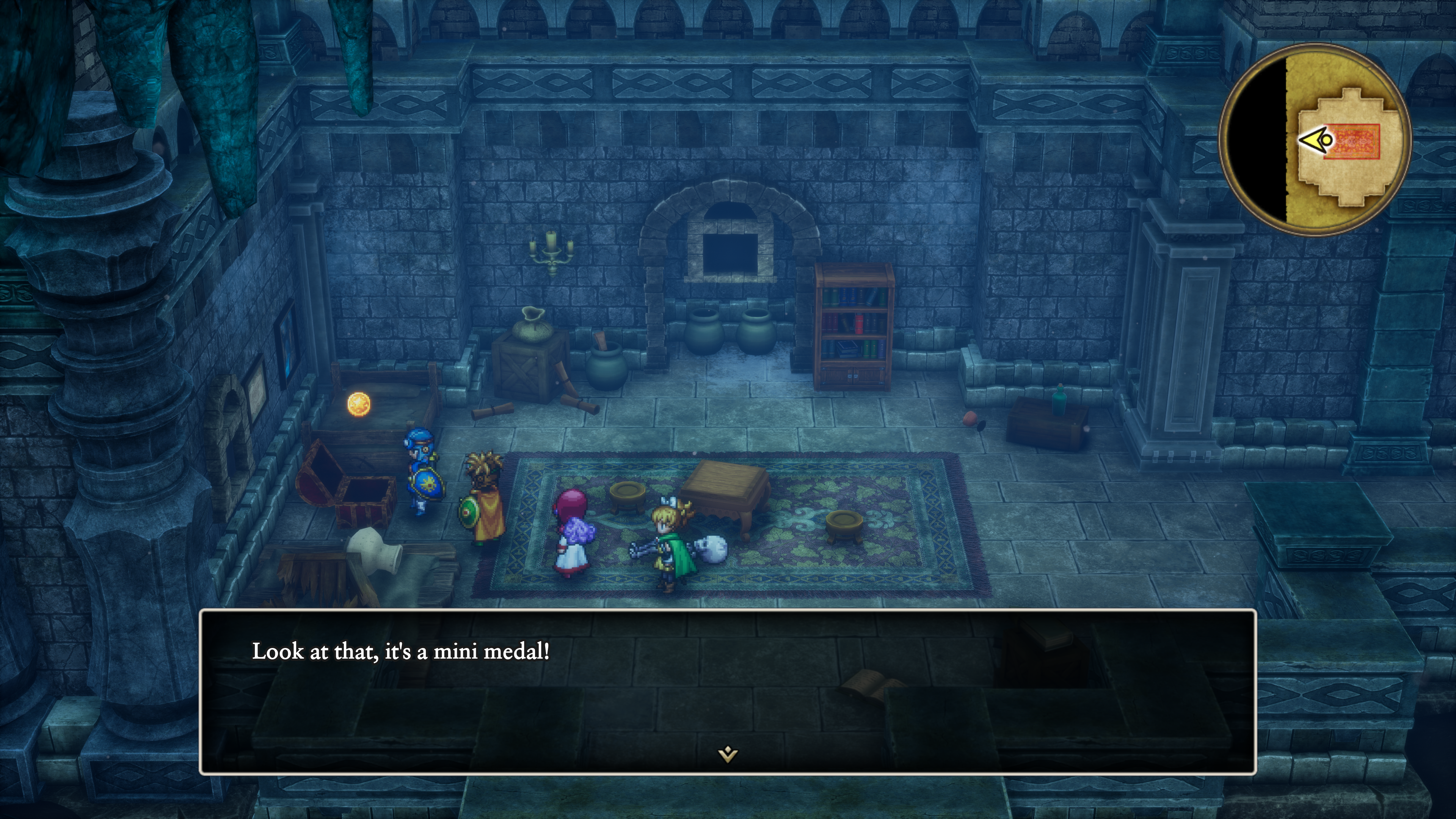Advance dialogue with the continue arrow
Screen dimensions: 1456x819
728,754
